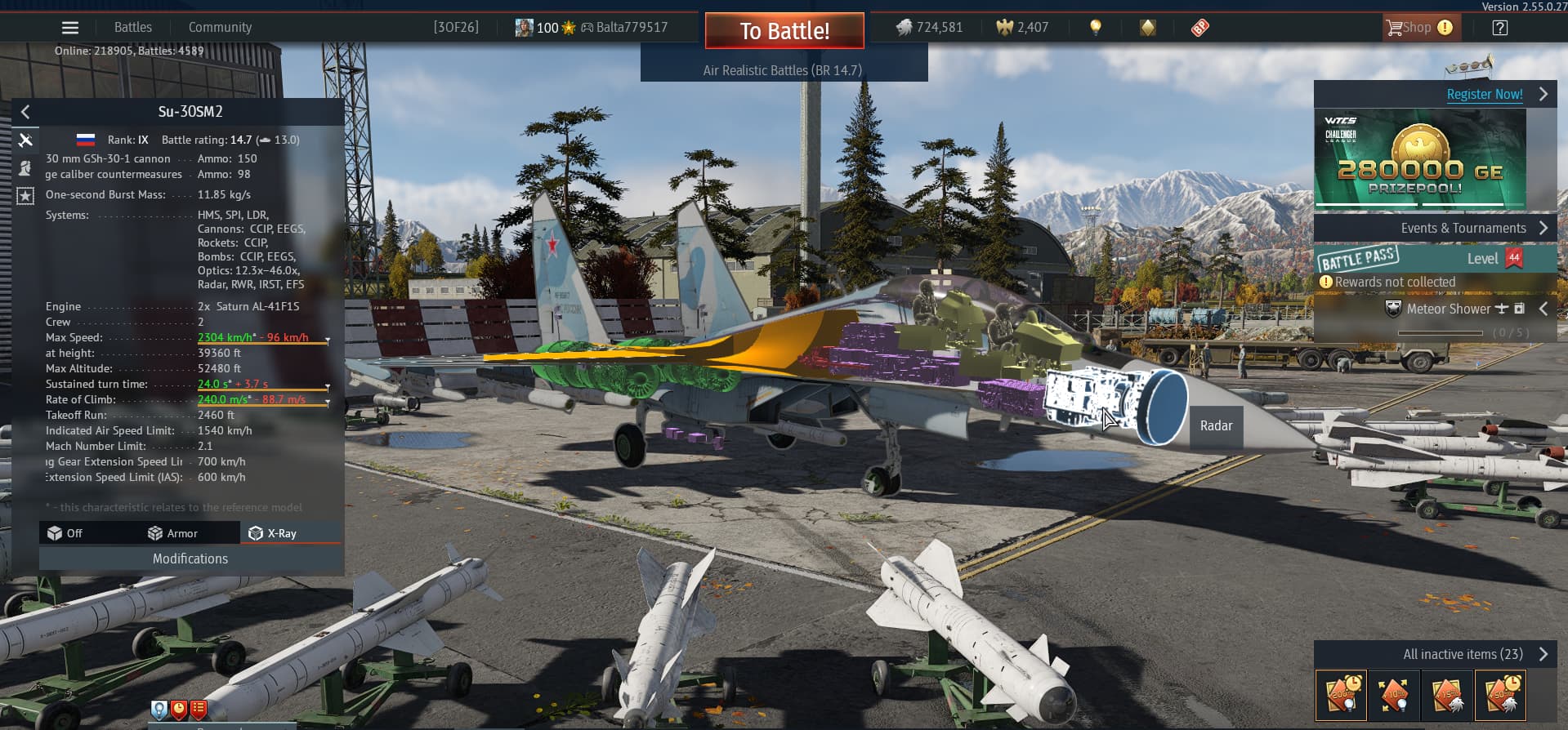This screenshot has height=730, width=1568.
Task: Open the Modifications window
Action: click(x=190, y=559)
